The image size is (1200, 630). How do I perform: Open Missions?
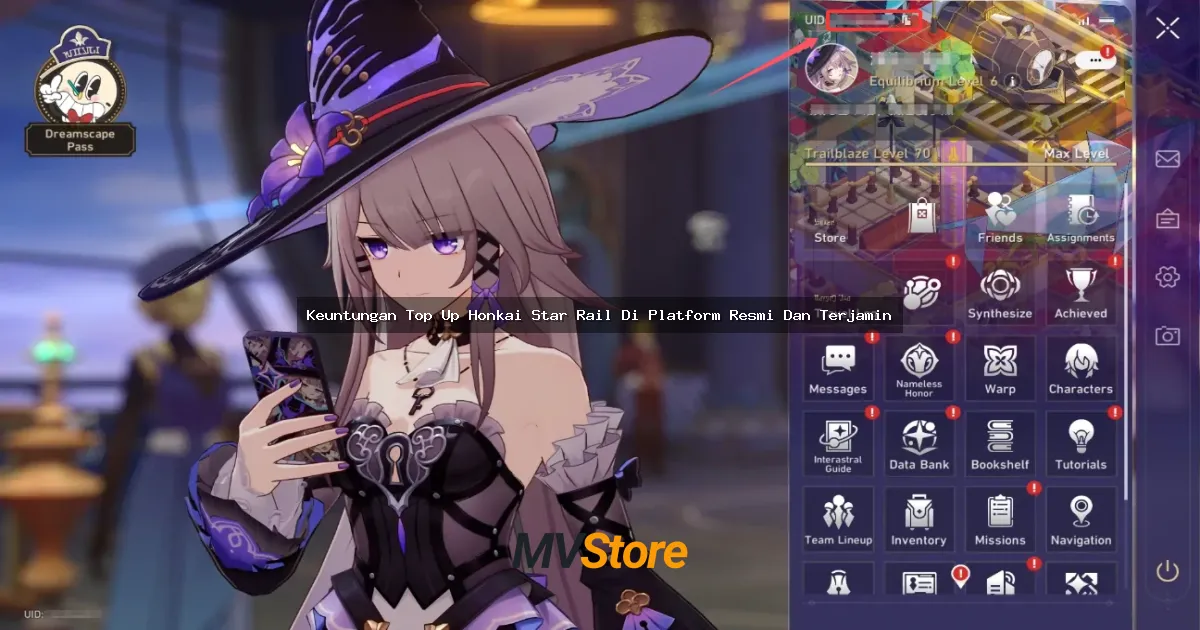[x=1000, y=520]
